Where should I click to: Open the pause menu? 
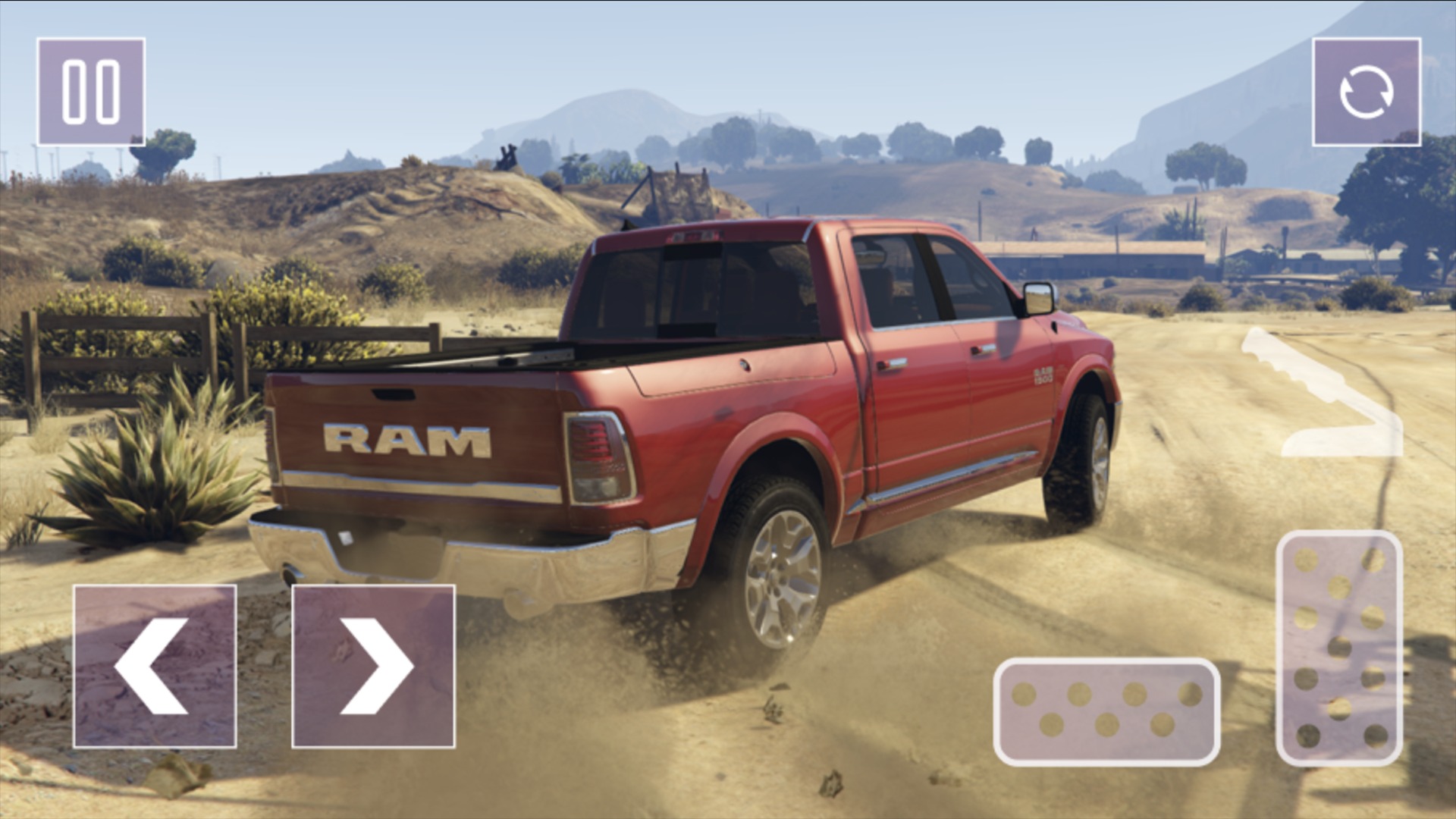[x=93, y=91]
